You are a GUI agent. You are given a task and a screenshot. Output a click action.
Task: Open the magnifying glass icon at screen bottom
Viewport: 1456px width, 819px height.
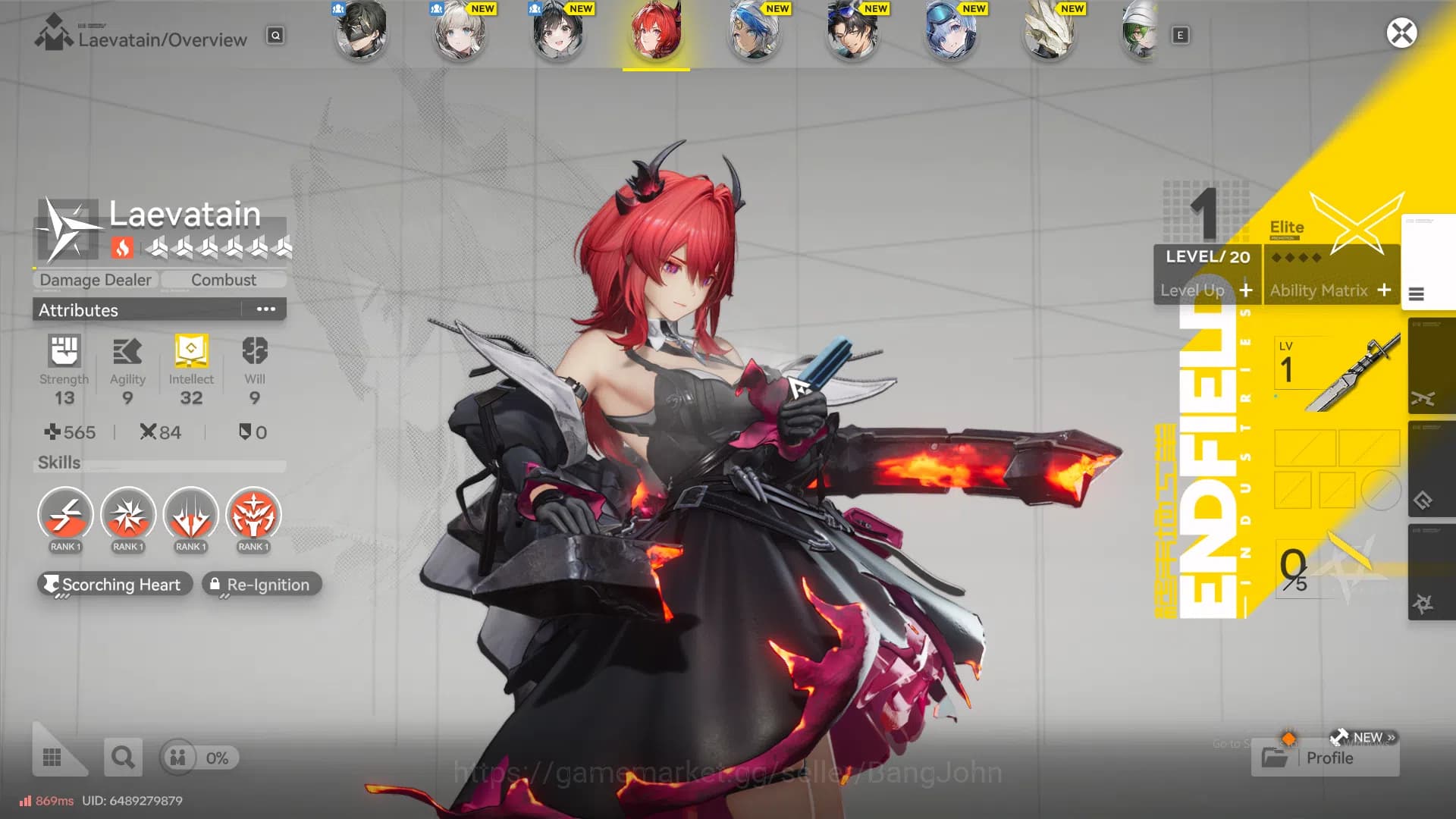(123, 756)
